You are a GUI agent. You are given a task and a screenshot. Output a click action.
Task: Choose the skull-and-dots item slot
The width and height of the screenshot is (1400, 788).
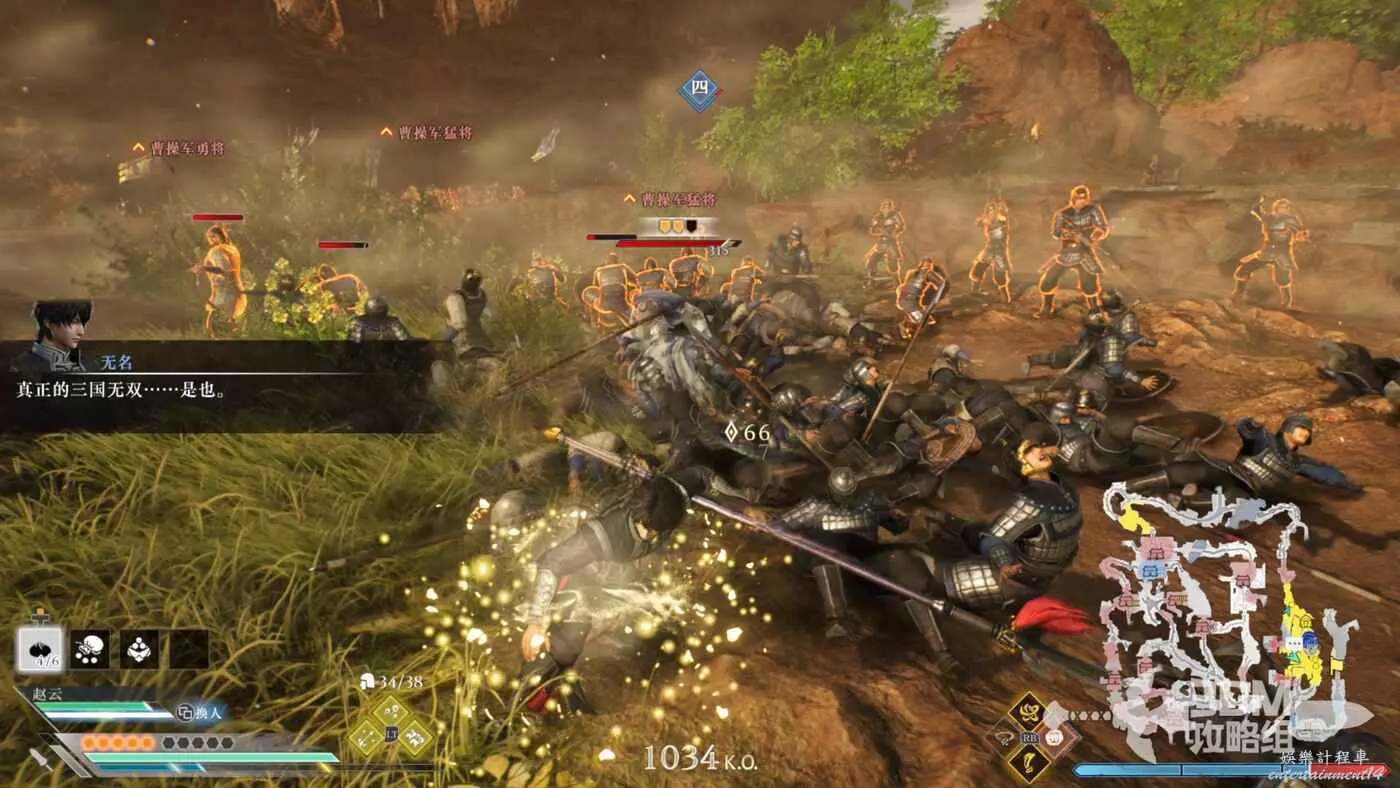pos(90,649)
